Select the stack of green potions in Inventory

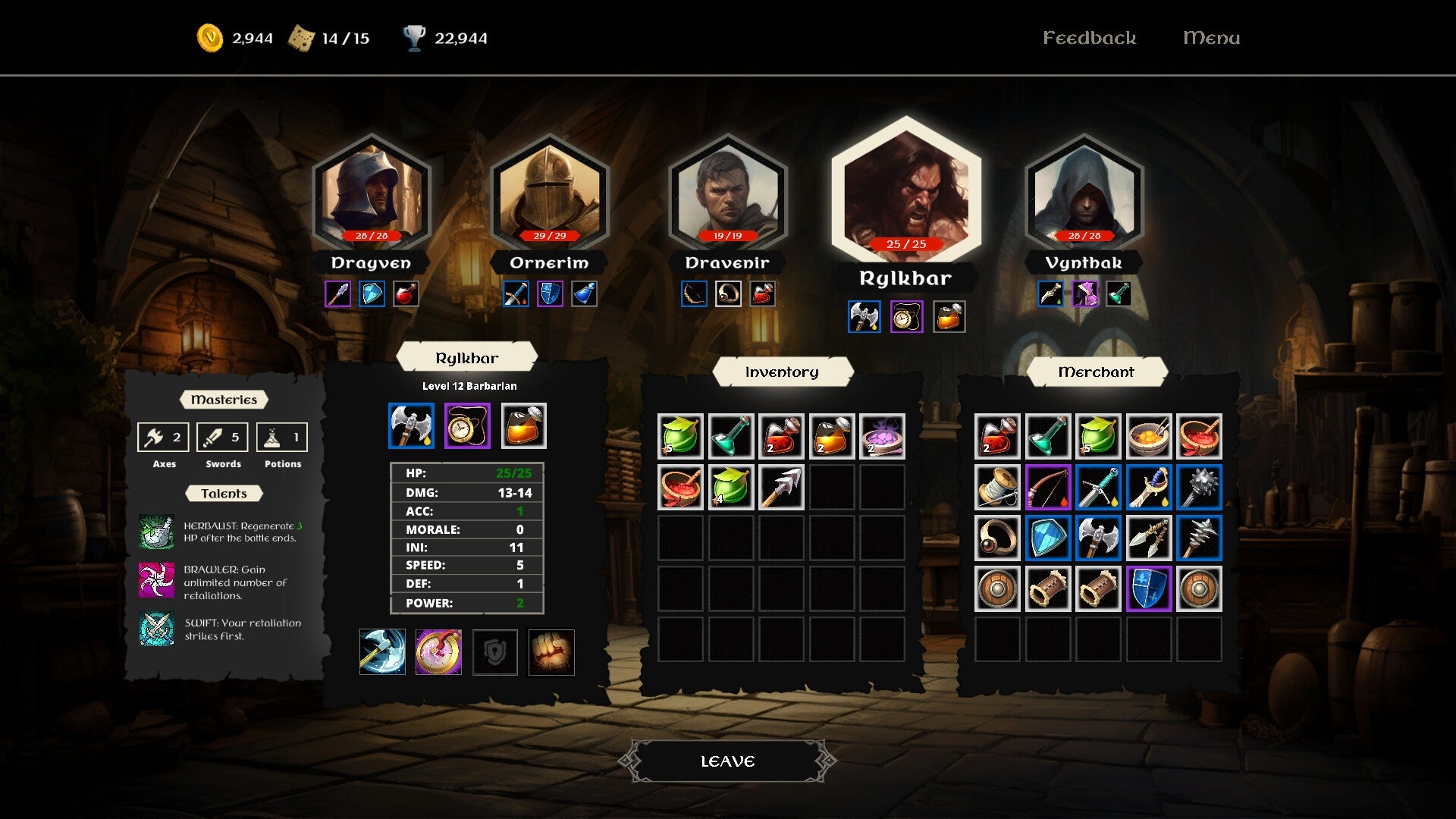[680, 436]
